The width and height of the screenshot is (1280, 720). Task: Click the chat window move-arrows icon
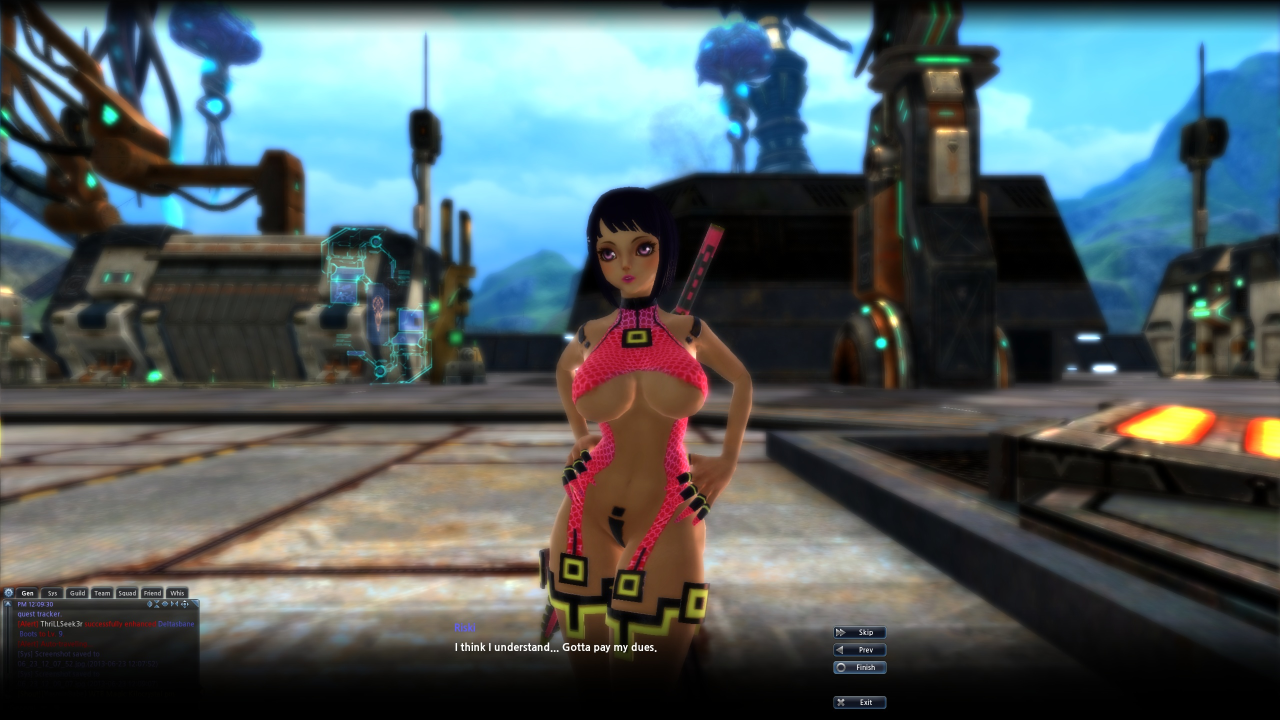pyautogui.click(x=184, y=604)
